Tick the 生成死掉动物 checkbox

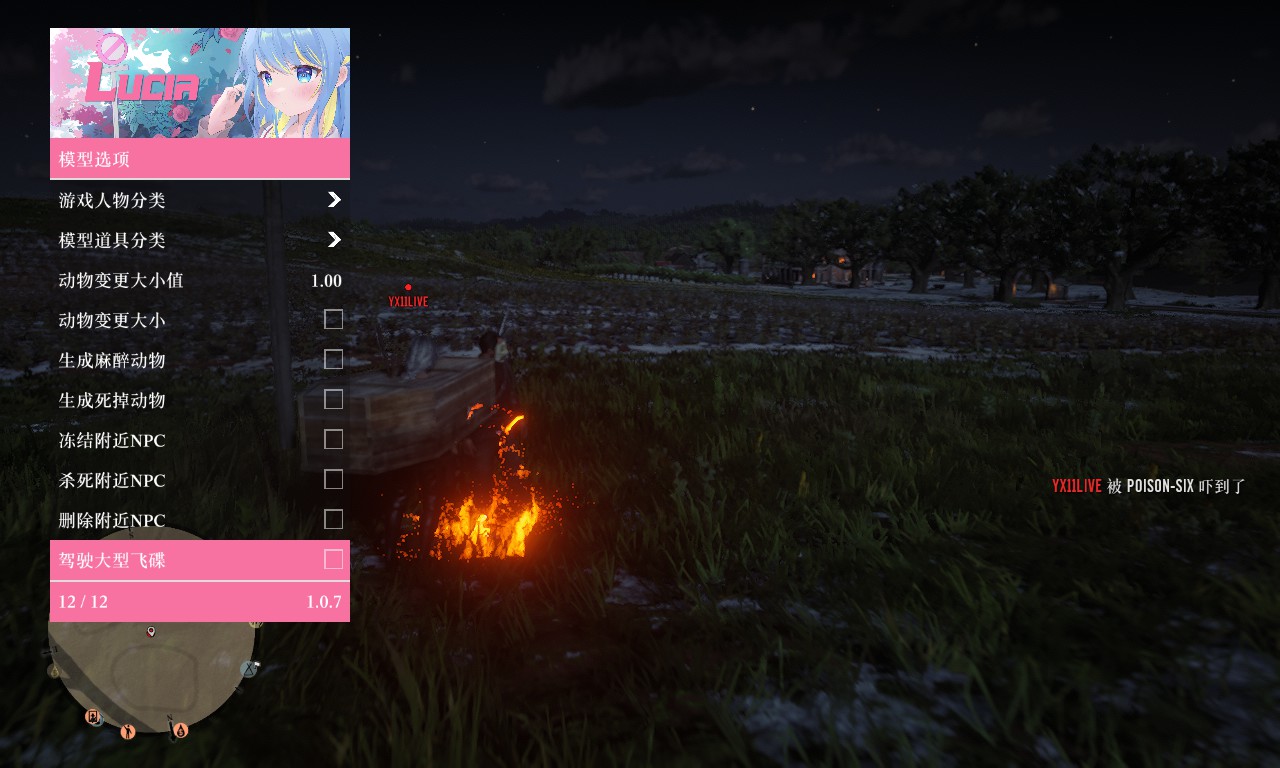tap(333, 400)
